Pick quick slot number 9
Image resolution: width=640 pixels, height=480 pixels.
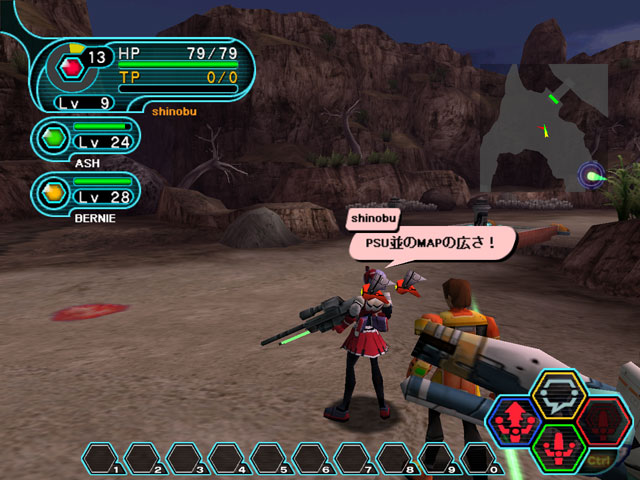(x=437, y=458)
